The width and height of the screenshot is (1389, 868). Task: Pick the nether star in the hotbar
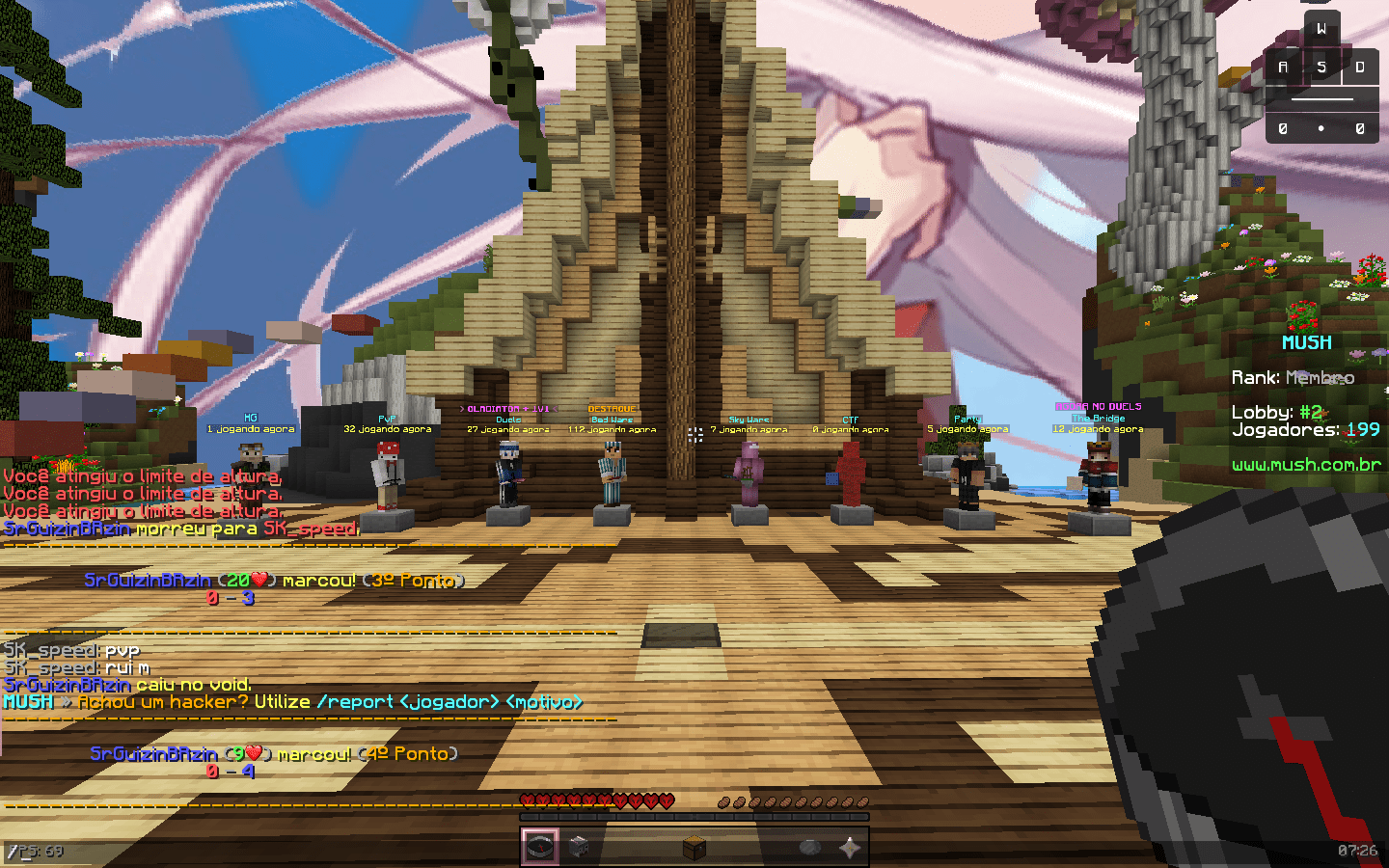point(849,848)
